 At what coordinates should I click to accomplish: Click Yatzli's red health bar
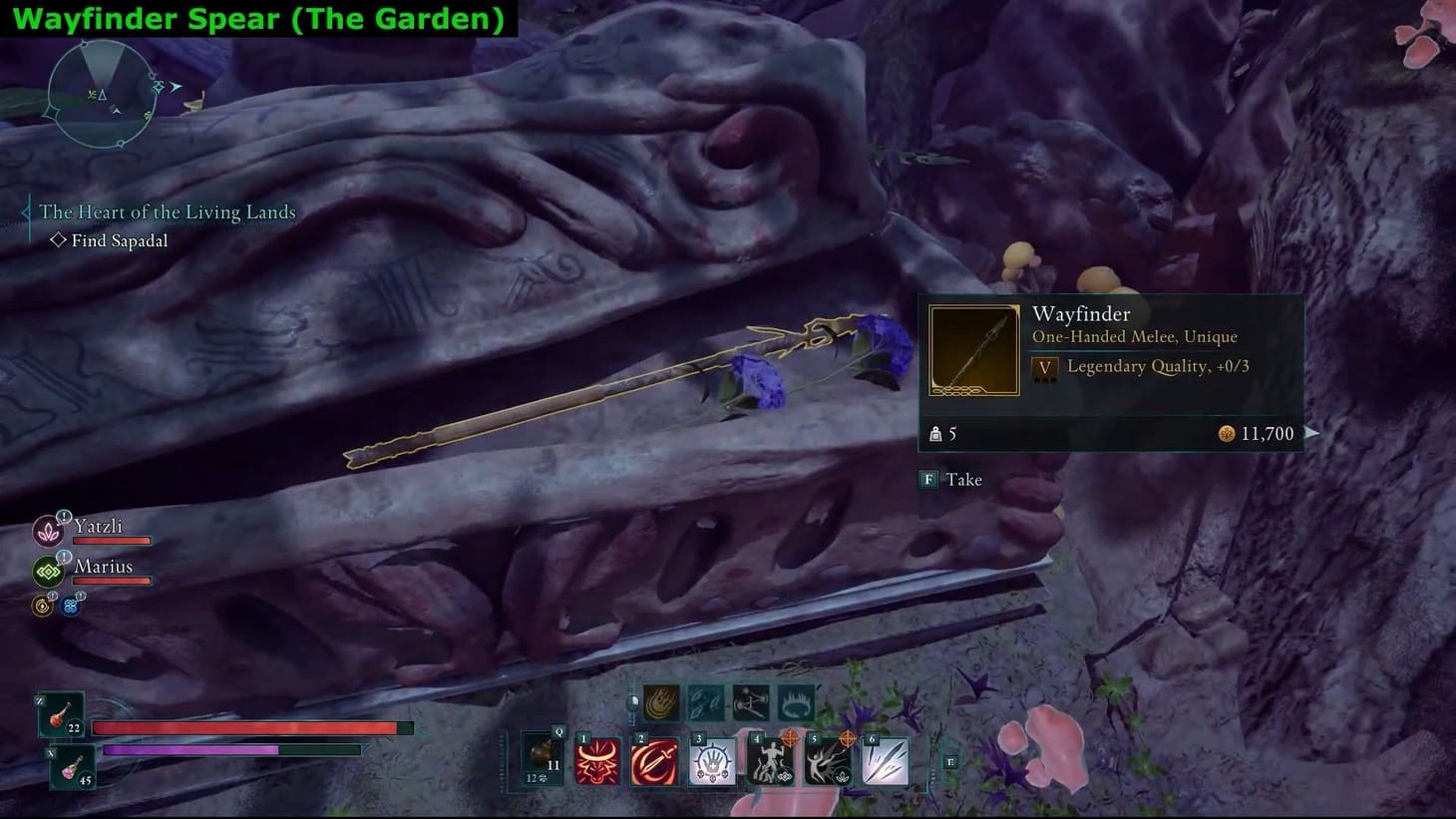[113, 541]
